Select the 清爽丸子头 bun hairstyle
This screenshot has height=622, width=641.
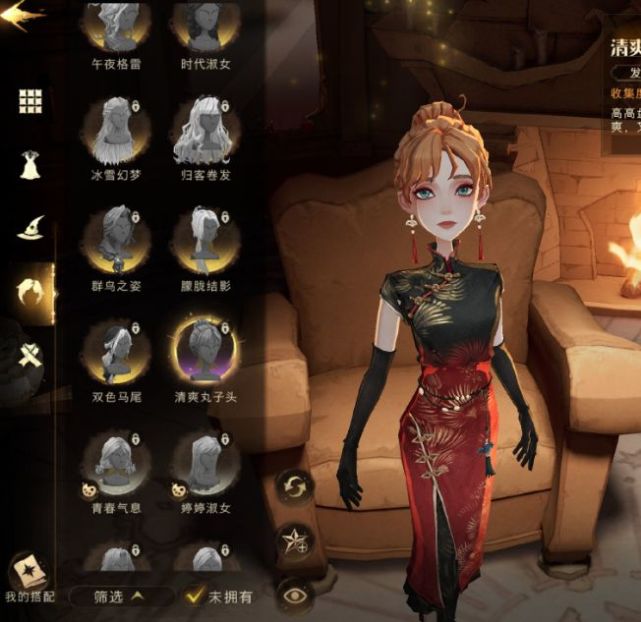pyautogui.click(x=204, y=351)
